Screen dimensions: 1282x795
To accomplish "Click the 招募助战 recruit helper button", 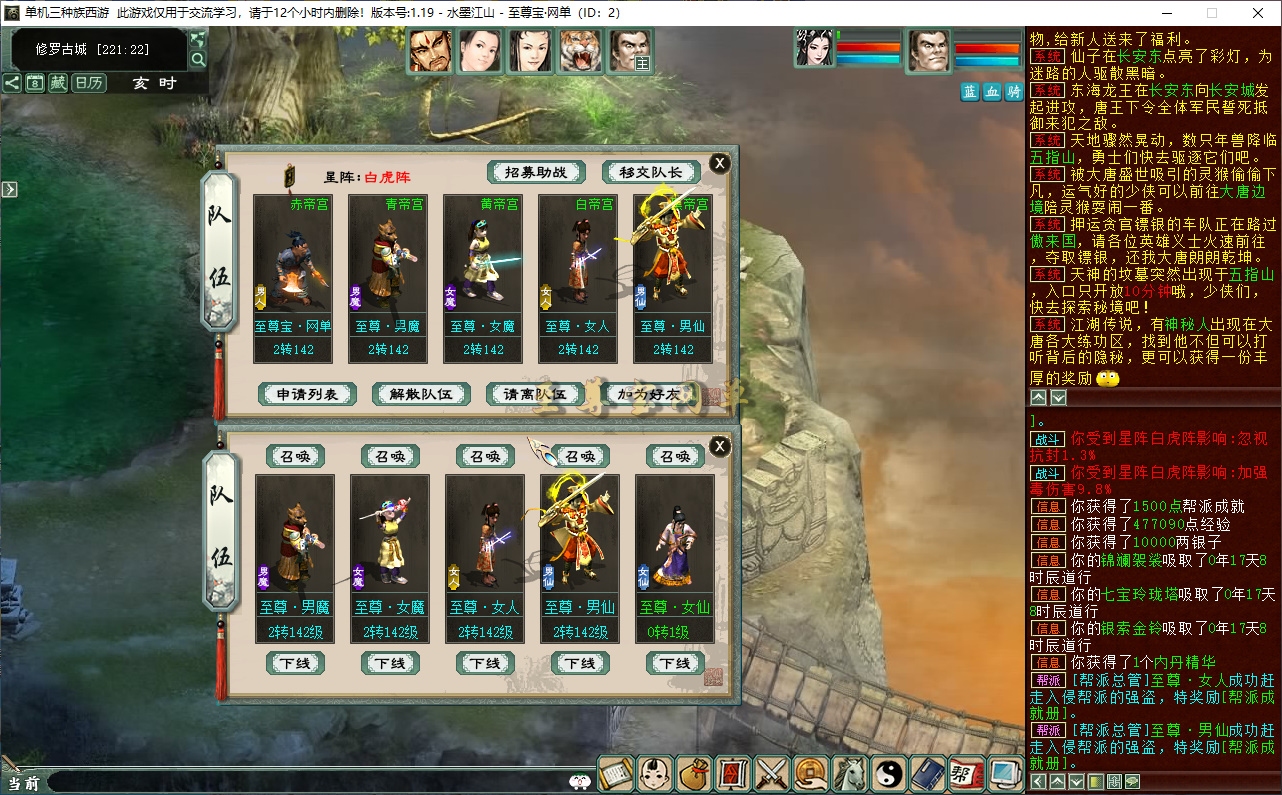I will click(535, 172).
